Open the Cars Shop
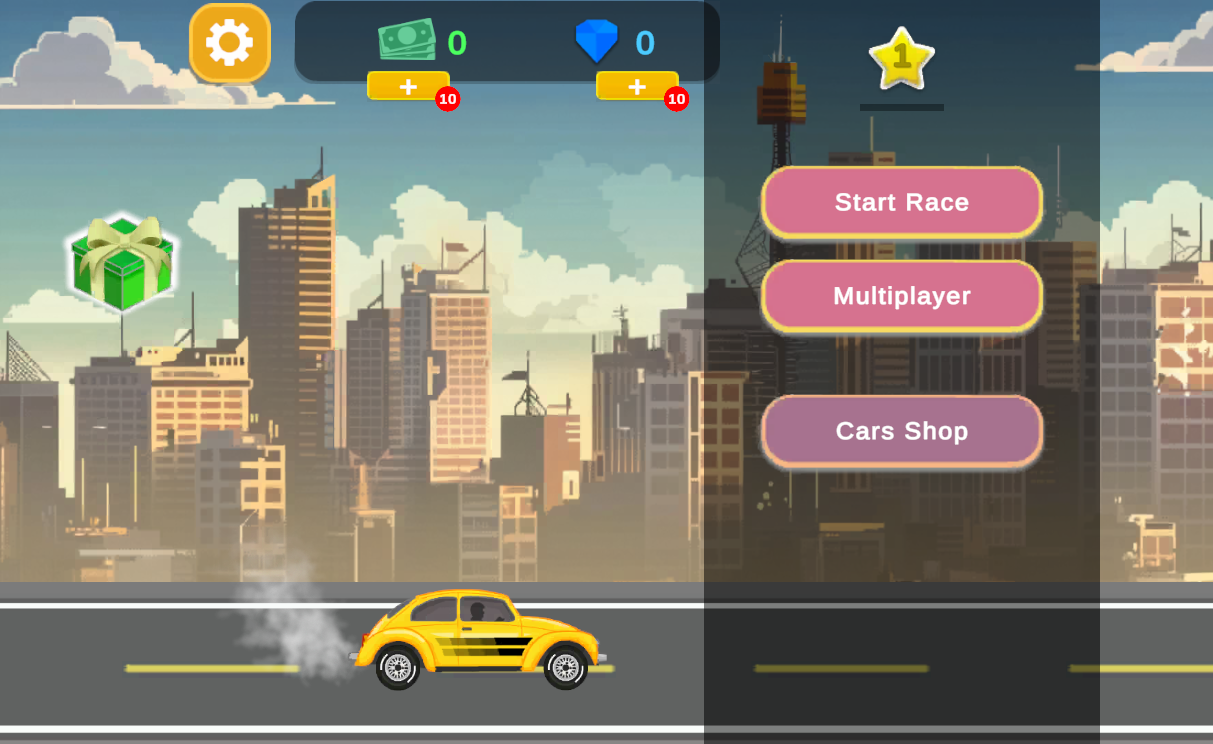This screenshot has height=744, width=1213. (902, 431)
